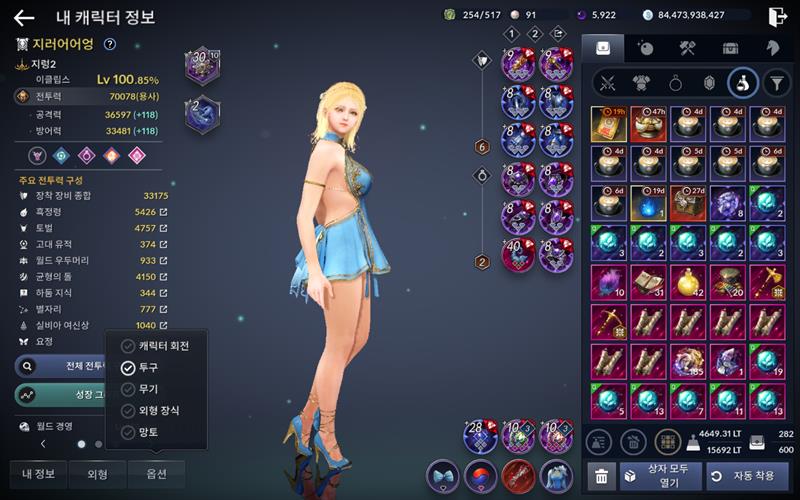
Task: Open the 외형 appearance tab
Action: pos(96,473)
